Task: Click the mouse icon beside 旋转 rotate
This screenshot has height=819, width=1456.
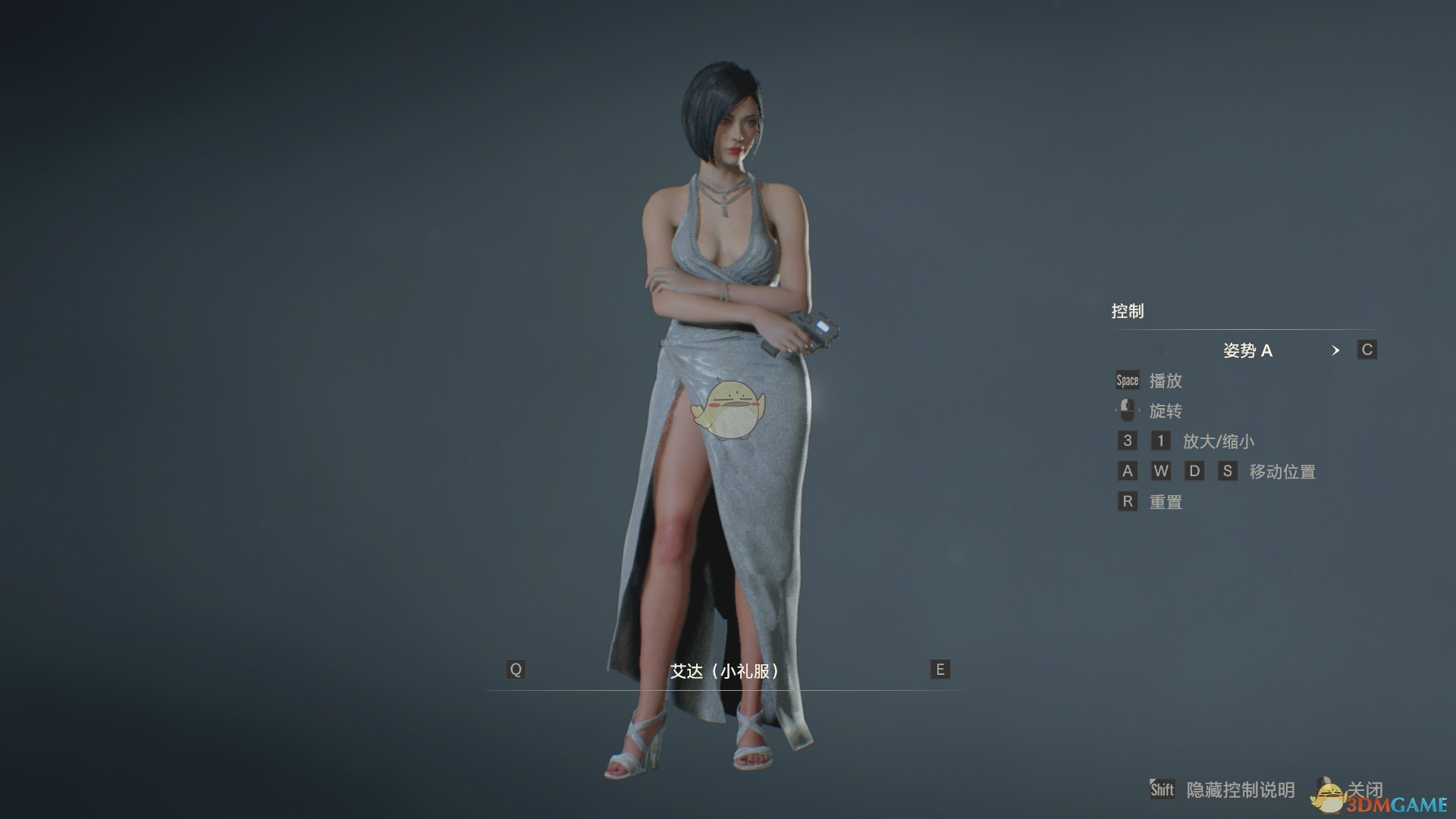Action: pyautogui.click(x=1127, y=410)
